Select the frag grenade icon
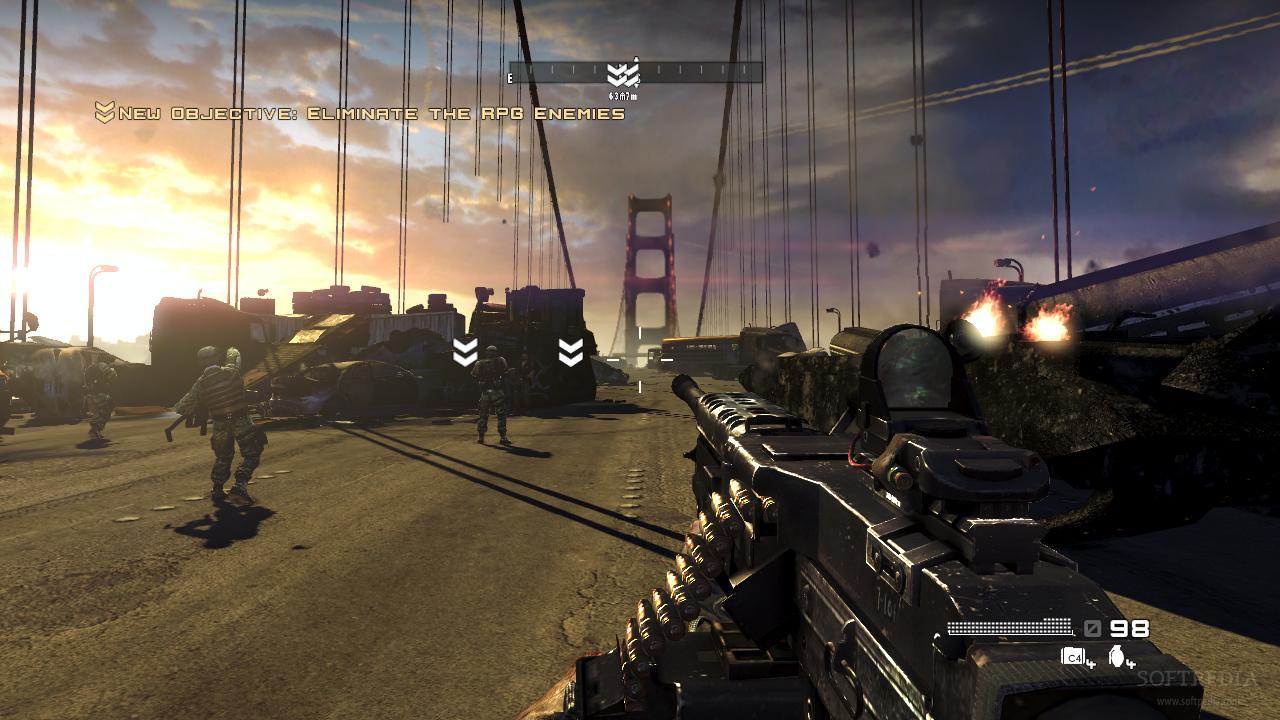 [x=1116, y=657]
